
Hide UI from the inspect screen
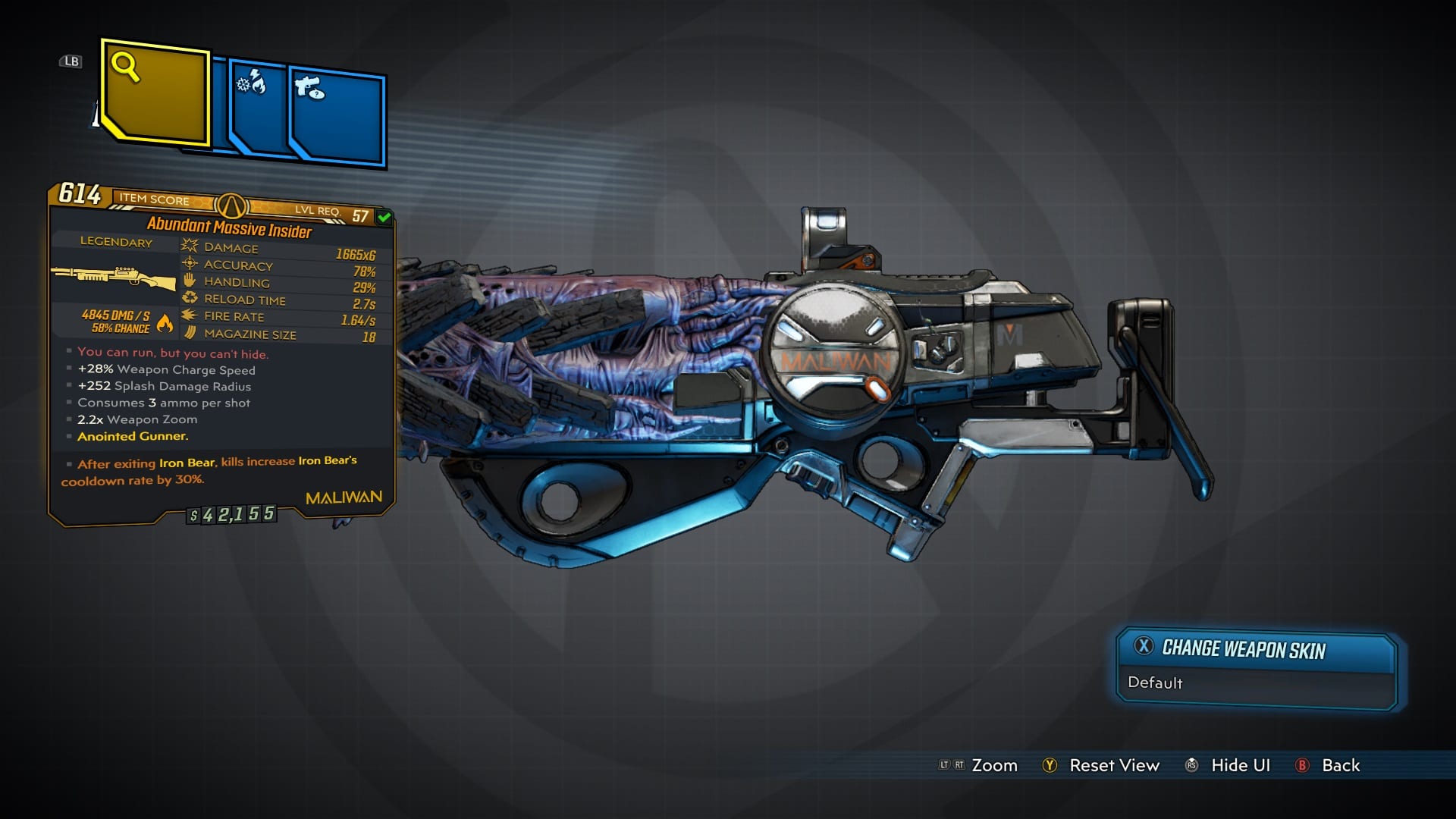pyautogui.click(x=1239, y=766)
